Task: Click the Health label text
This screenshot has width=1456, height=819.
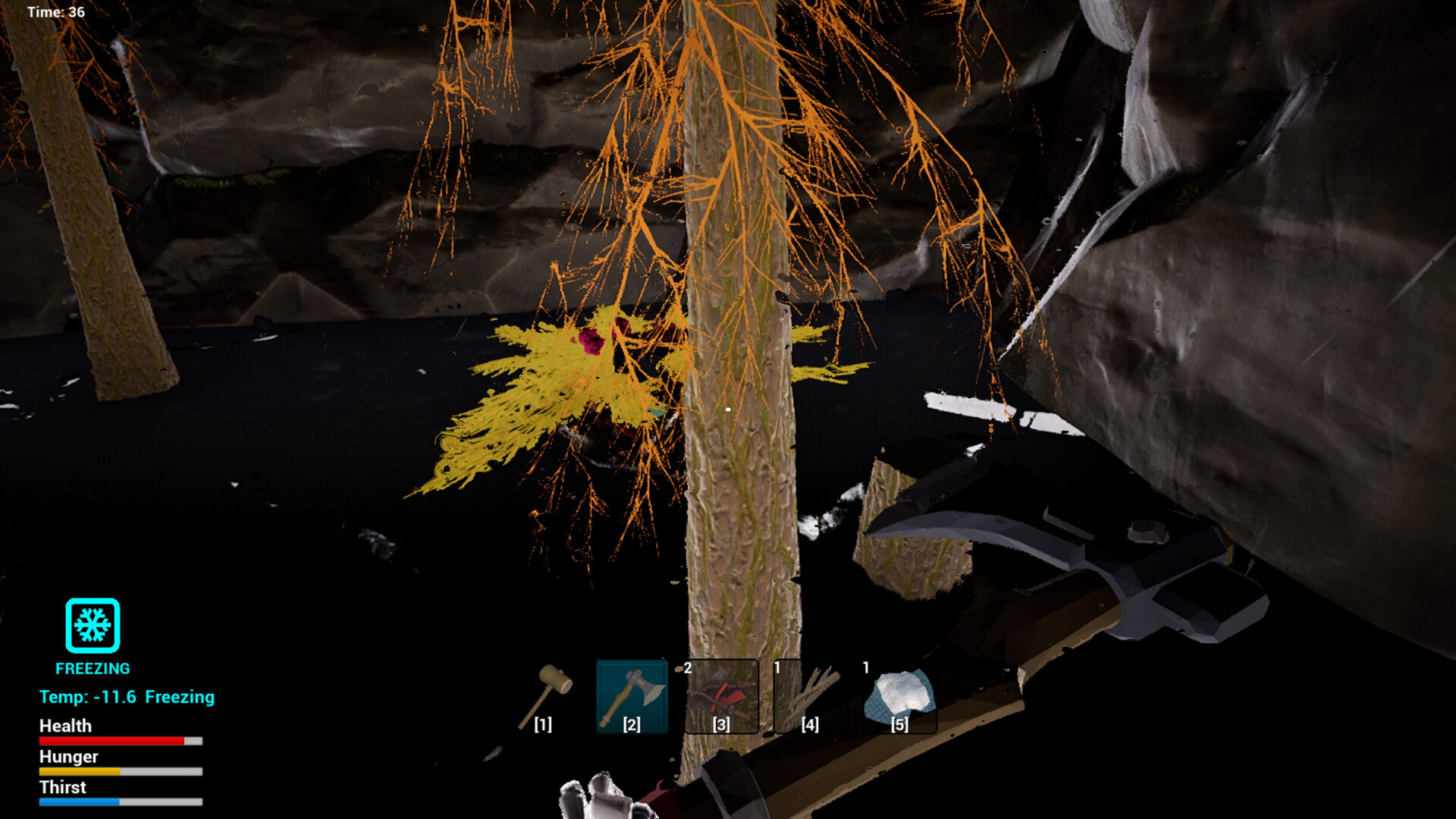Action: pyautogui.click(x=66, y=726)
